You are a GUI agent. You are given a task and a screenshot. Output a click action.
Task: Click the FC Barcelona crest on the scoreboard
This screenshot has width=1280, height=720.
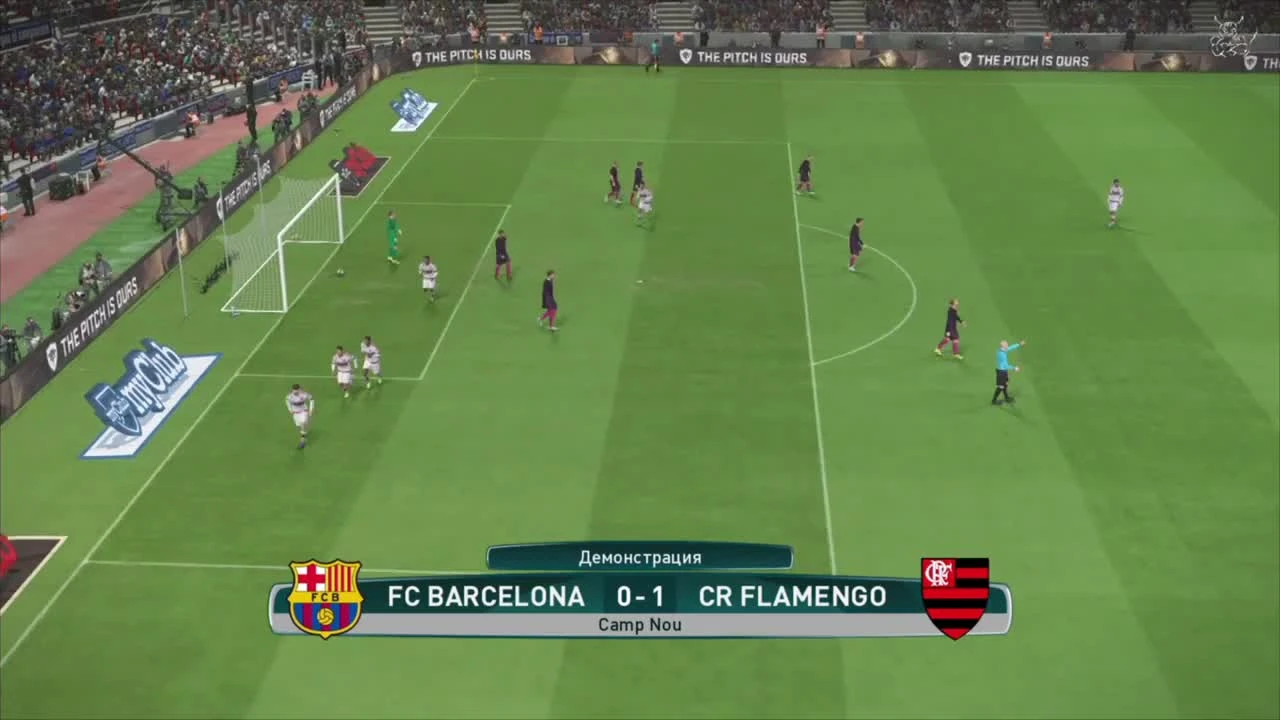click(x=324, y=596)
